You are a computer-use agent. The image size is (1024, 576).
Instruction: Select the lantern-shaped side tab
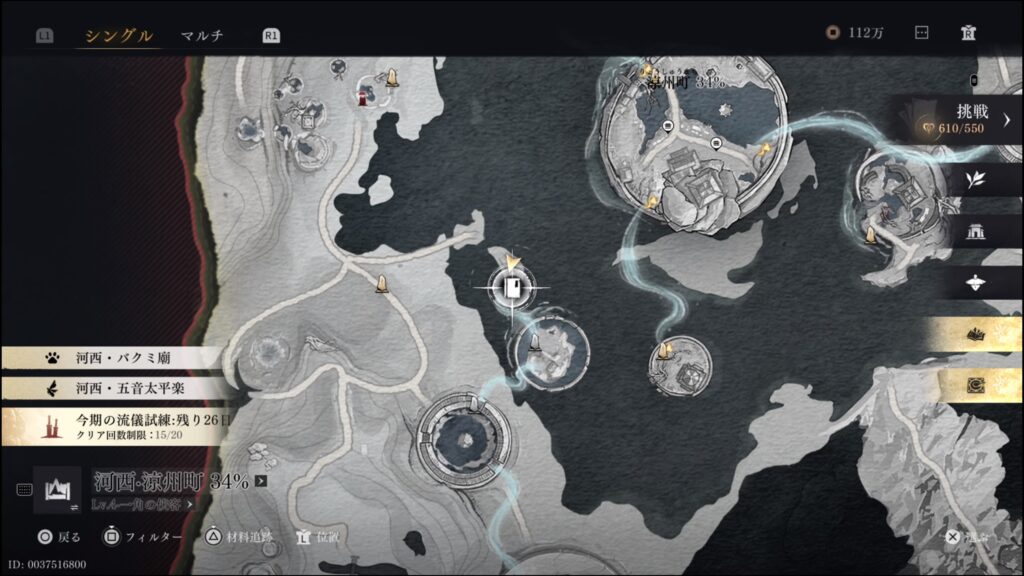[975, 283]
